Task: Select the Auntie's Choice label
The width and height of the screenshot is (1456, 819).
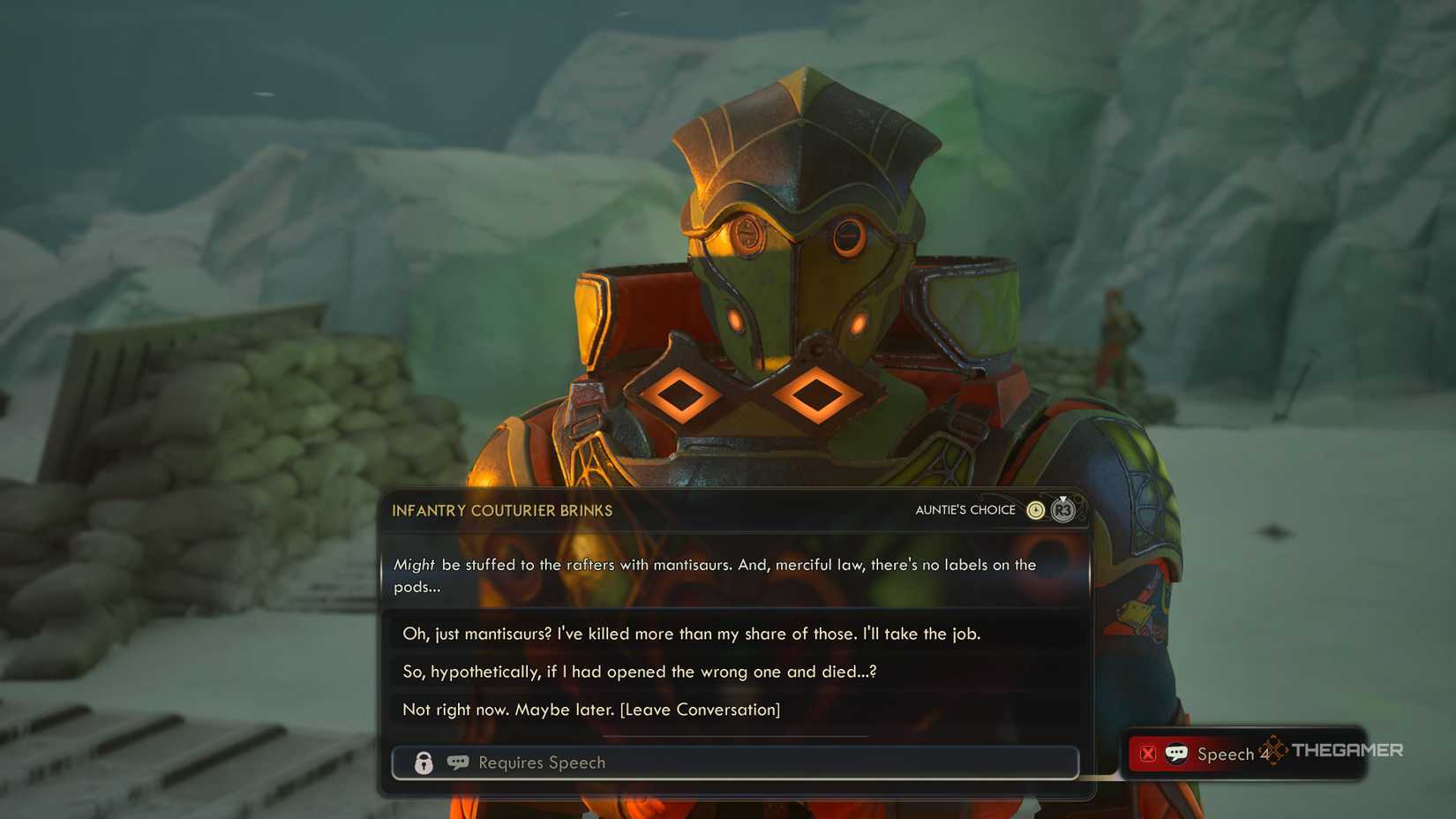Action: tap(967, 510)
